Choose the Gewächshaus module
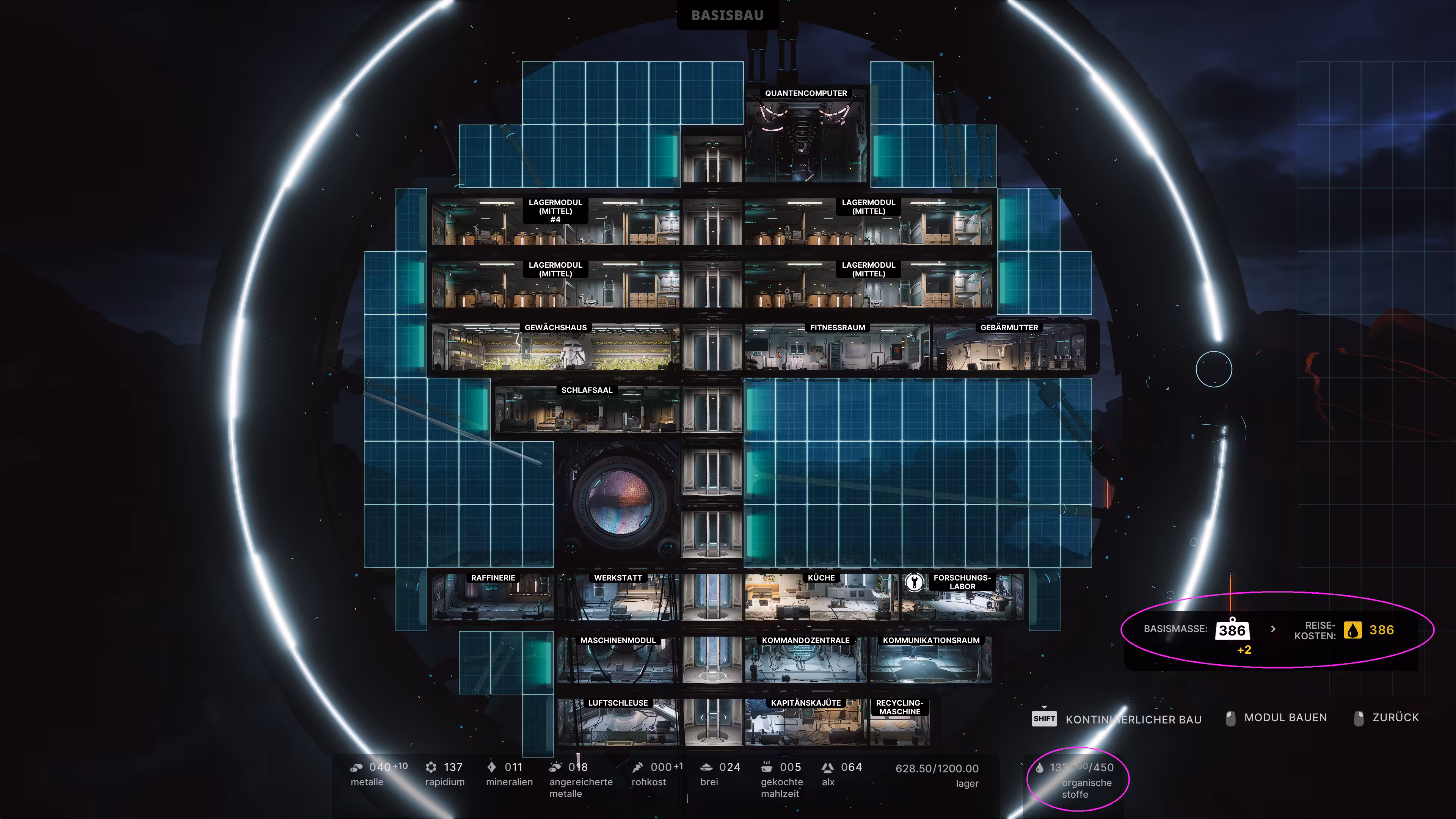This screenshot has width=1456, height=819. 555,348
